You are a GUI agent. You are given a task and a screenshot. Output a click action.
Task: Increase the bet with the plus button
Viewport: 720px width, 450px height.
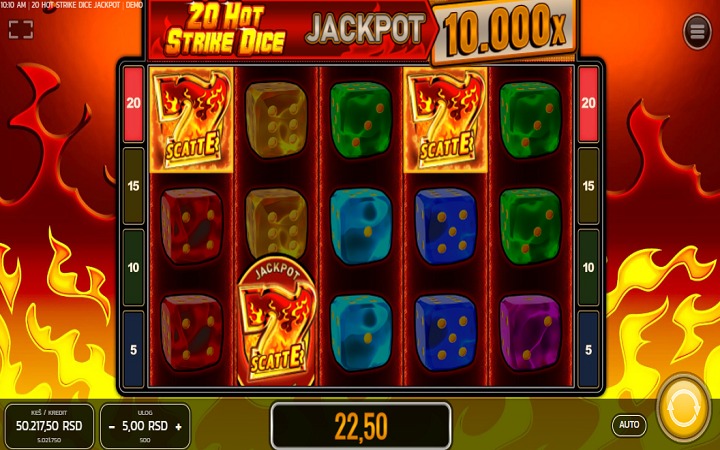coord(178,426)
